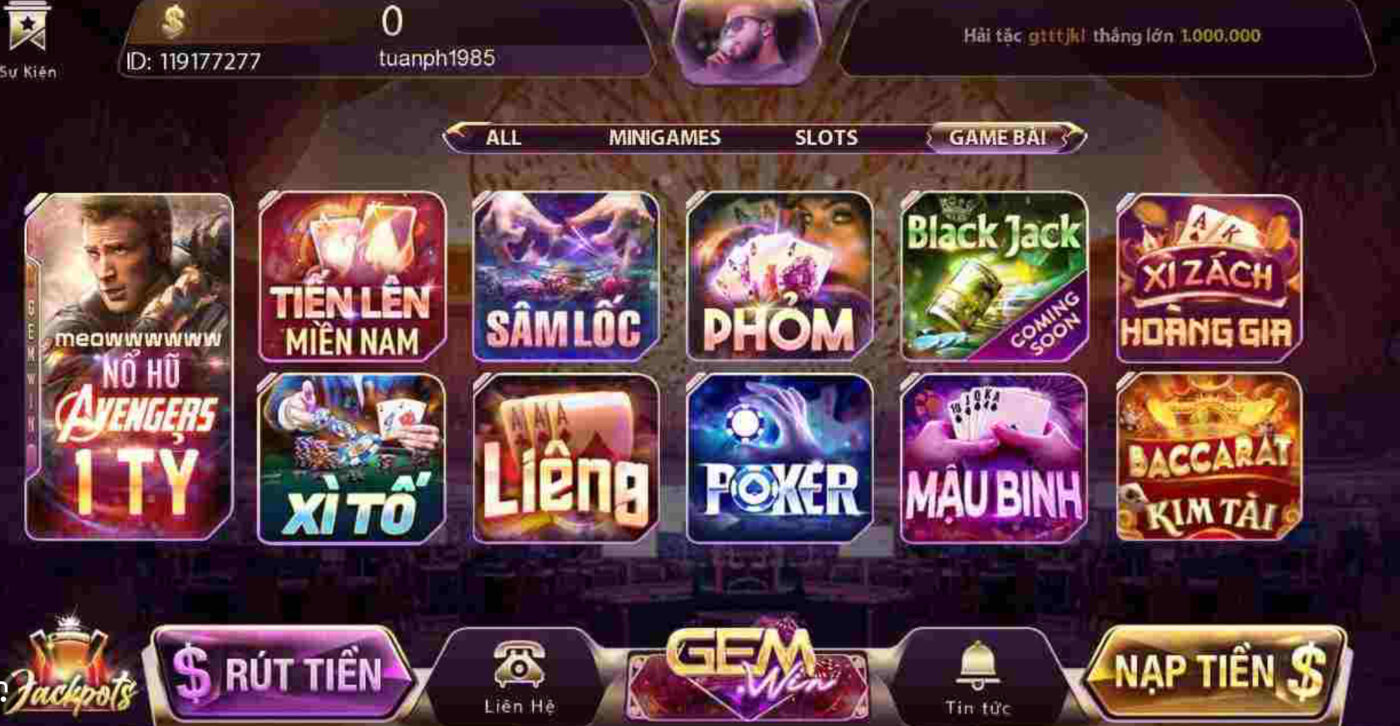
Task: Select the ALL category tab
Action: coord(503,137)
